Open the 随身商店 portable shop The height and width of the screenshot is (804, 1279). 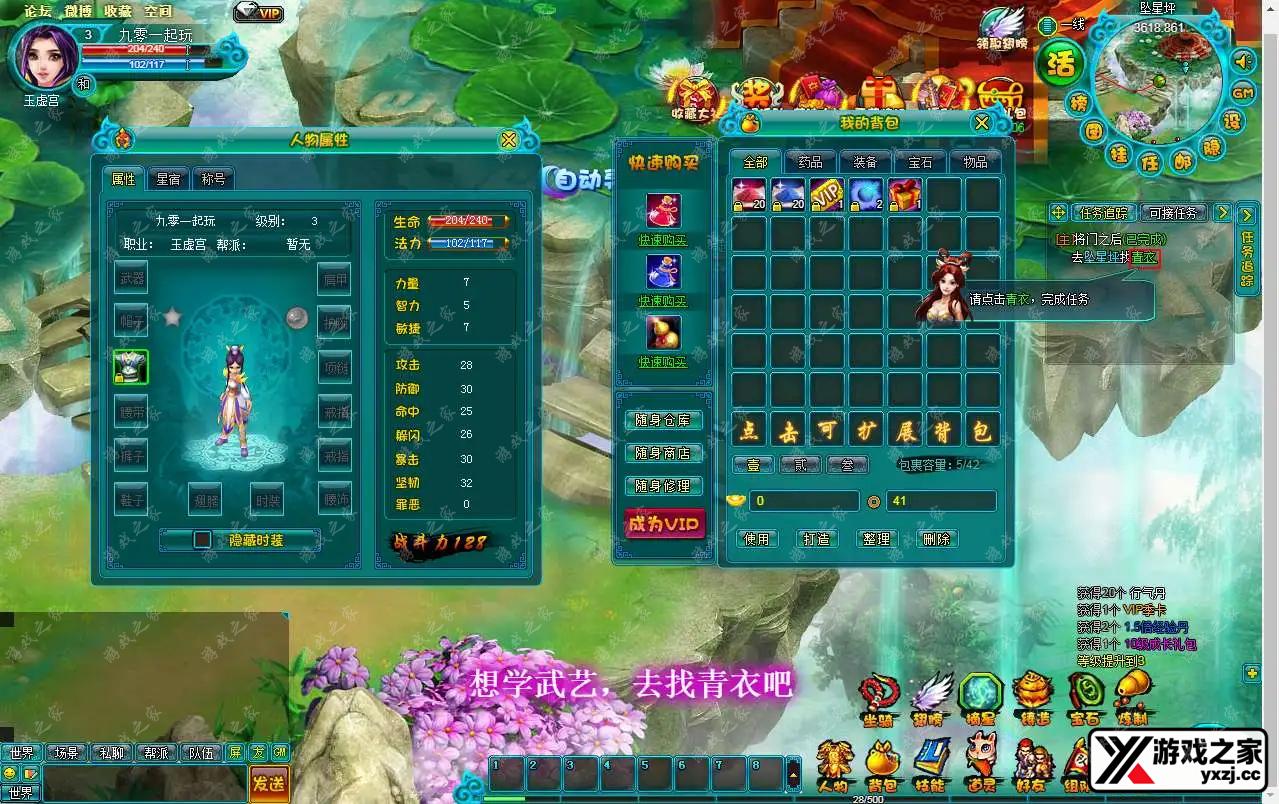[663, 453]
